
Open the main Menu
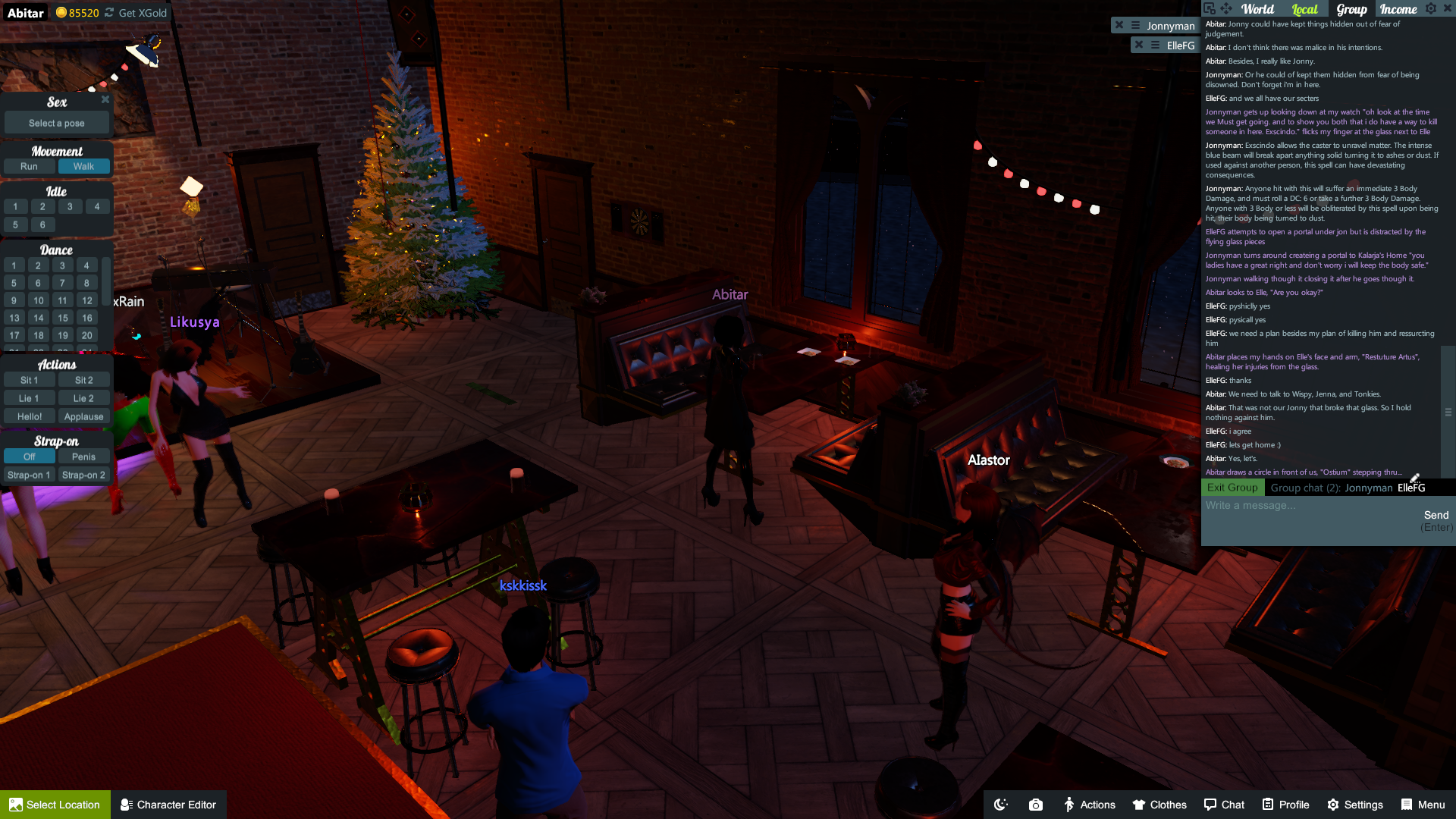(1423, 805)
